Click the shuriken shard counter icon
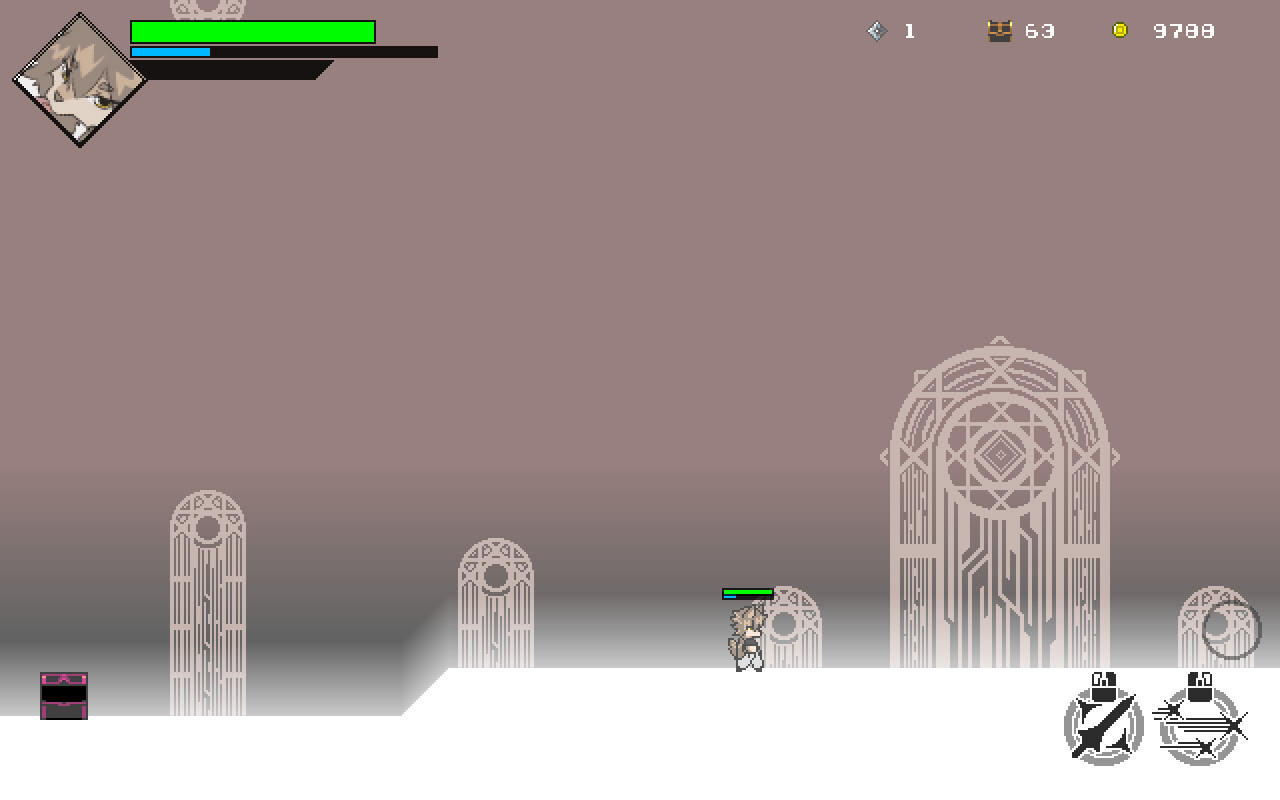 tap(877, 30)
